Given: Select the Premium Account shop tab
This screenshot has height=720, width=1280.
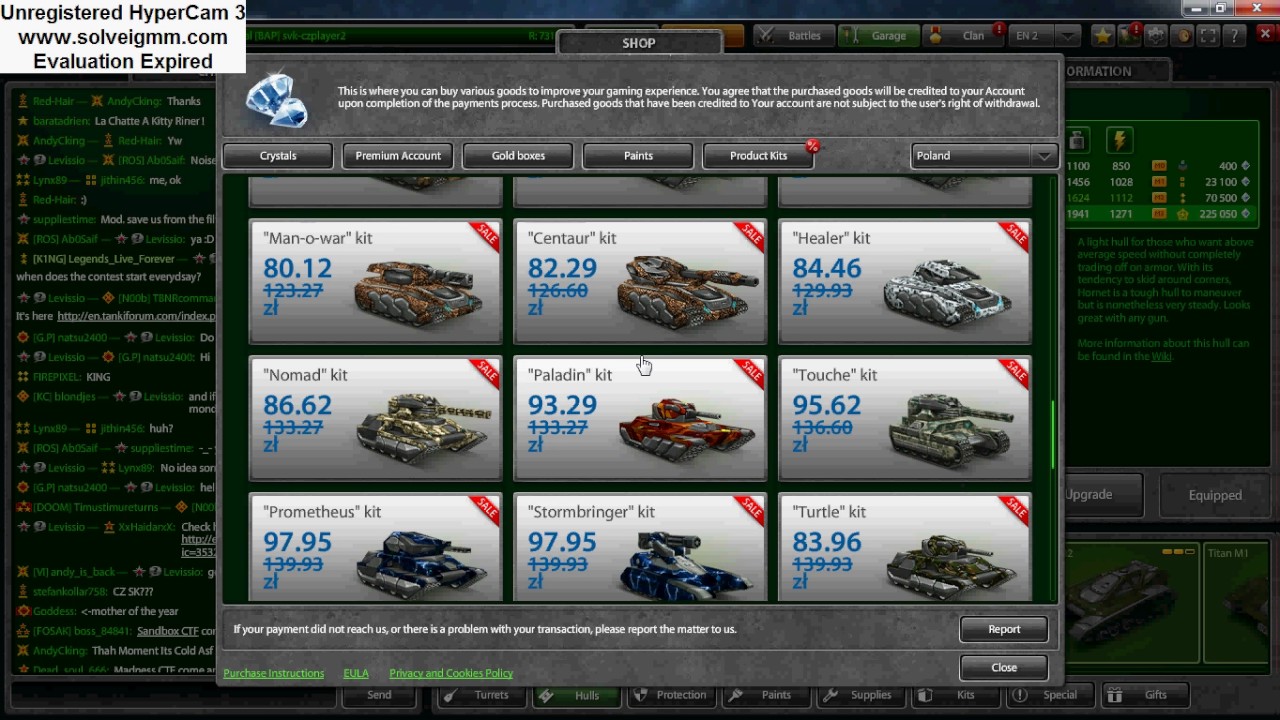Looking at the screenshot, I should pyautogui.click(x=397, y=155).
